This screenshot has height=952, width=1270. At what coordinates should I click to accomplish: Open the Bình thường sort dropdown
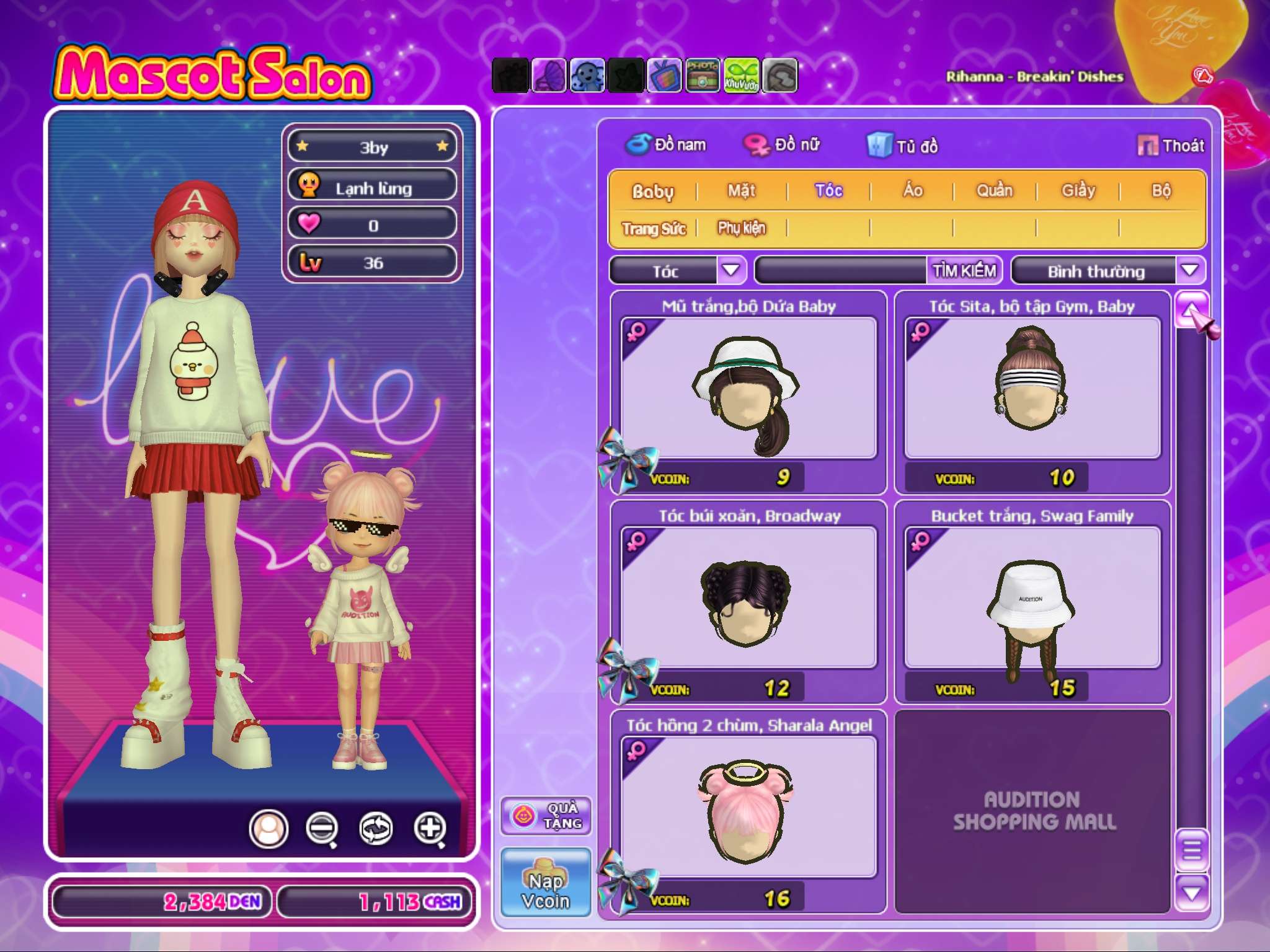pos(1189,270)
